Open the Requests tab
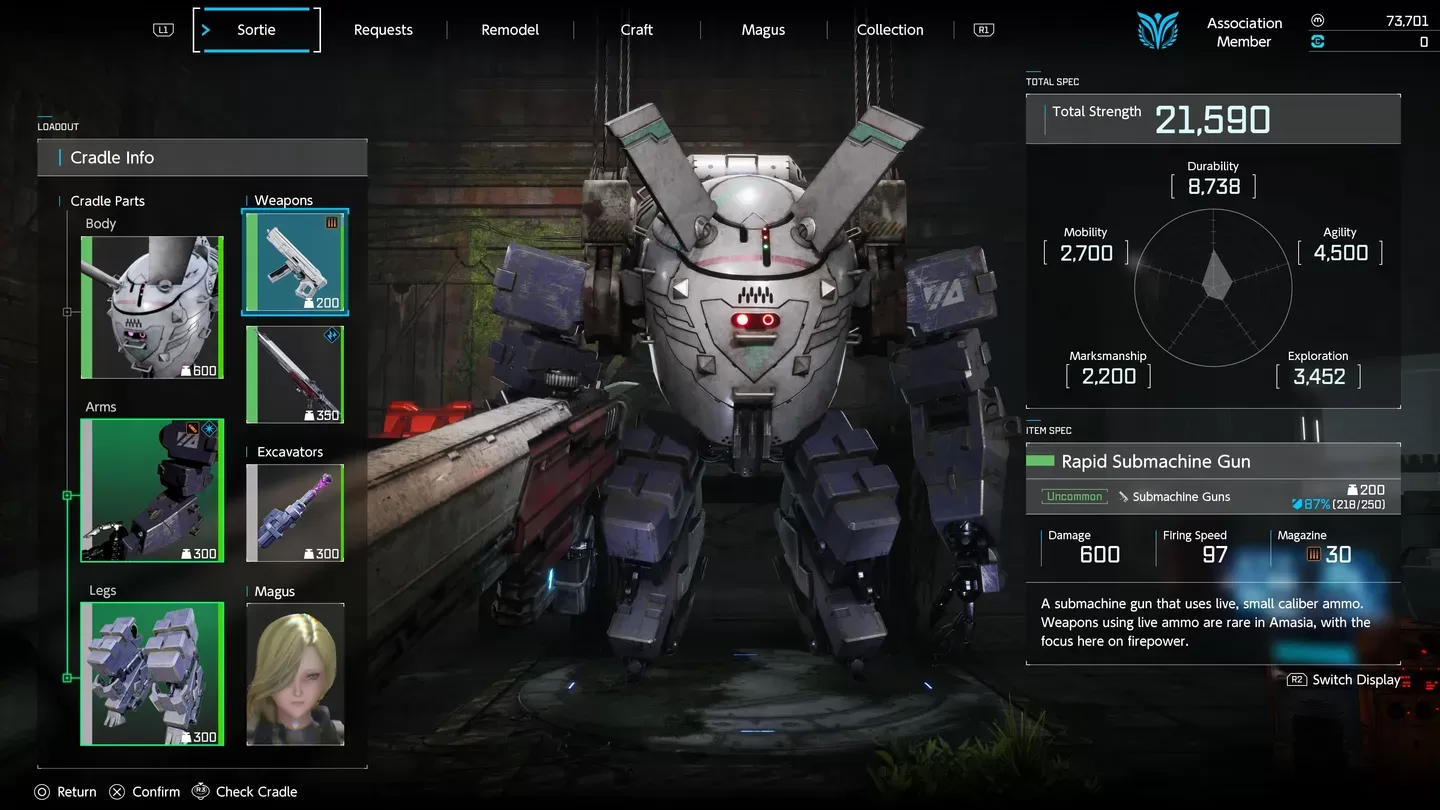Image resolution: width=1440 pixels, height=810 pixels. click(x=383, y=30)
